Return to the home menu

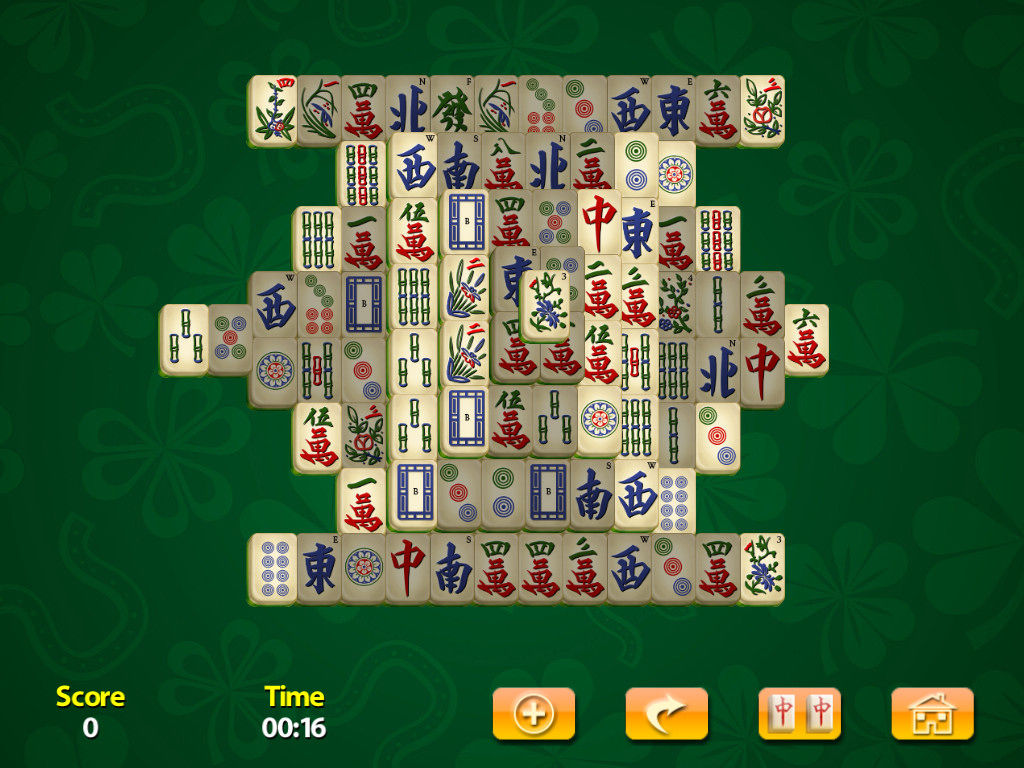tap(932, 714)
